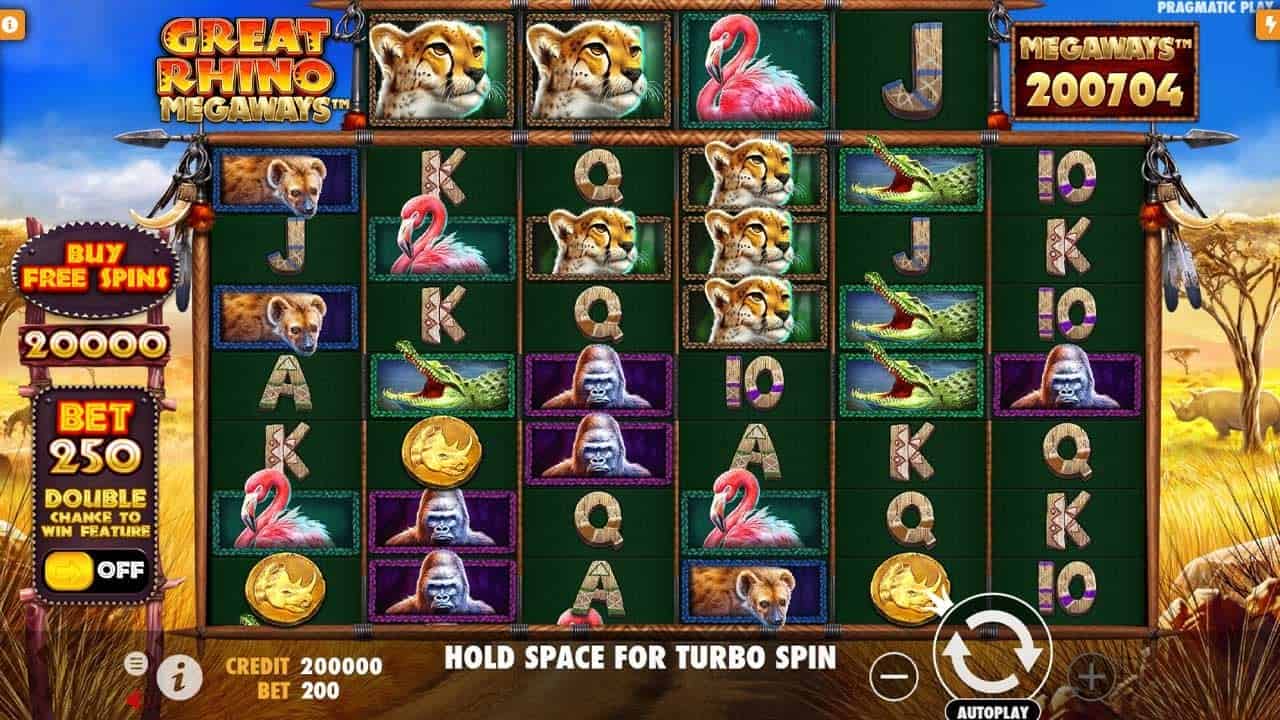Viewport: 1280px width, 720px height.
Task: Open the Autoplay options
Action: tap(990, 712)
